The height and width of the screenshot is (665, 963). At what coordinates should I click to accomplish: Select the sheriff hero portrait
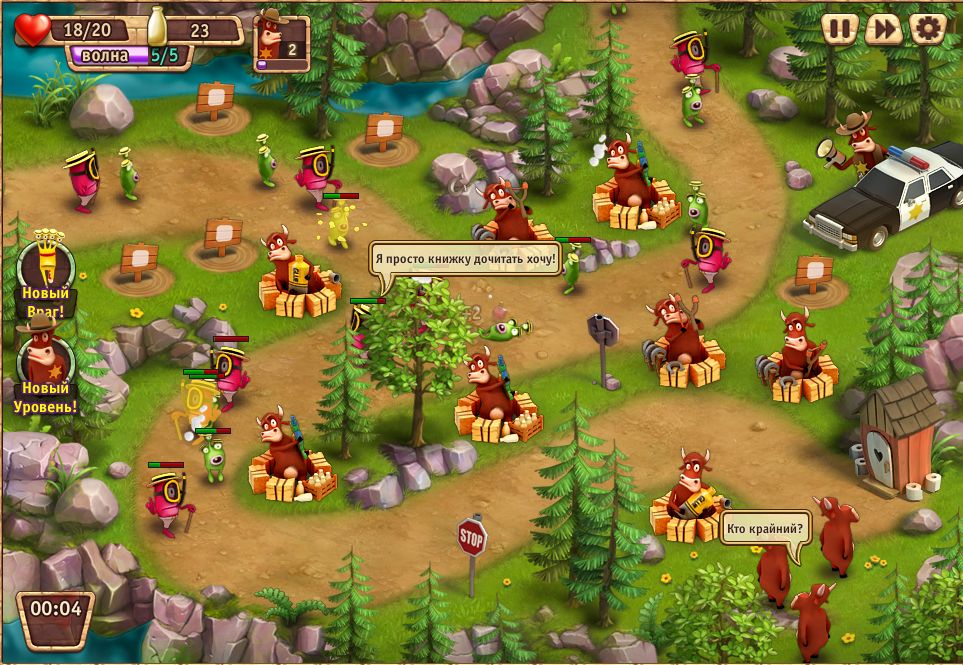click(x=282, y=41)
